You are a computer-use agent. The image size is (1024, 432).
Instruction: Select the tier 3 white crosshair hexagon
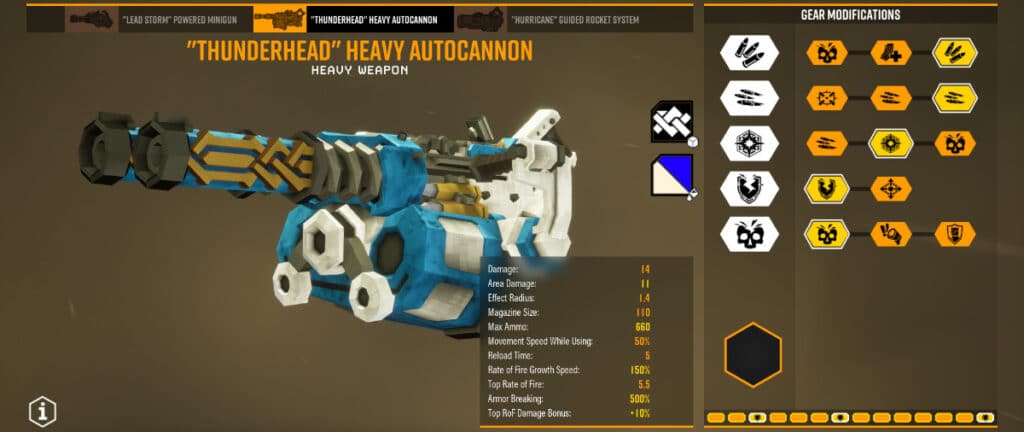752,143
